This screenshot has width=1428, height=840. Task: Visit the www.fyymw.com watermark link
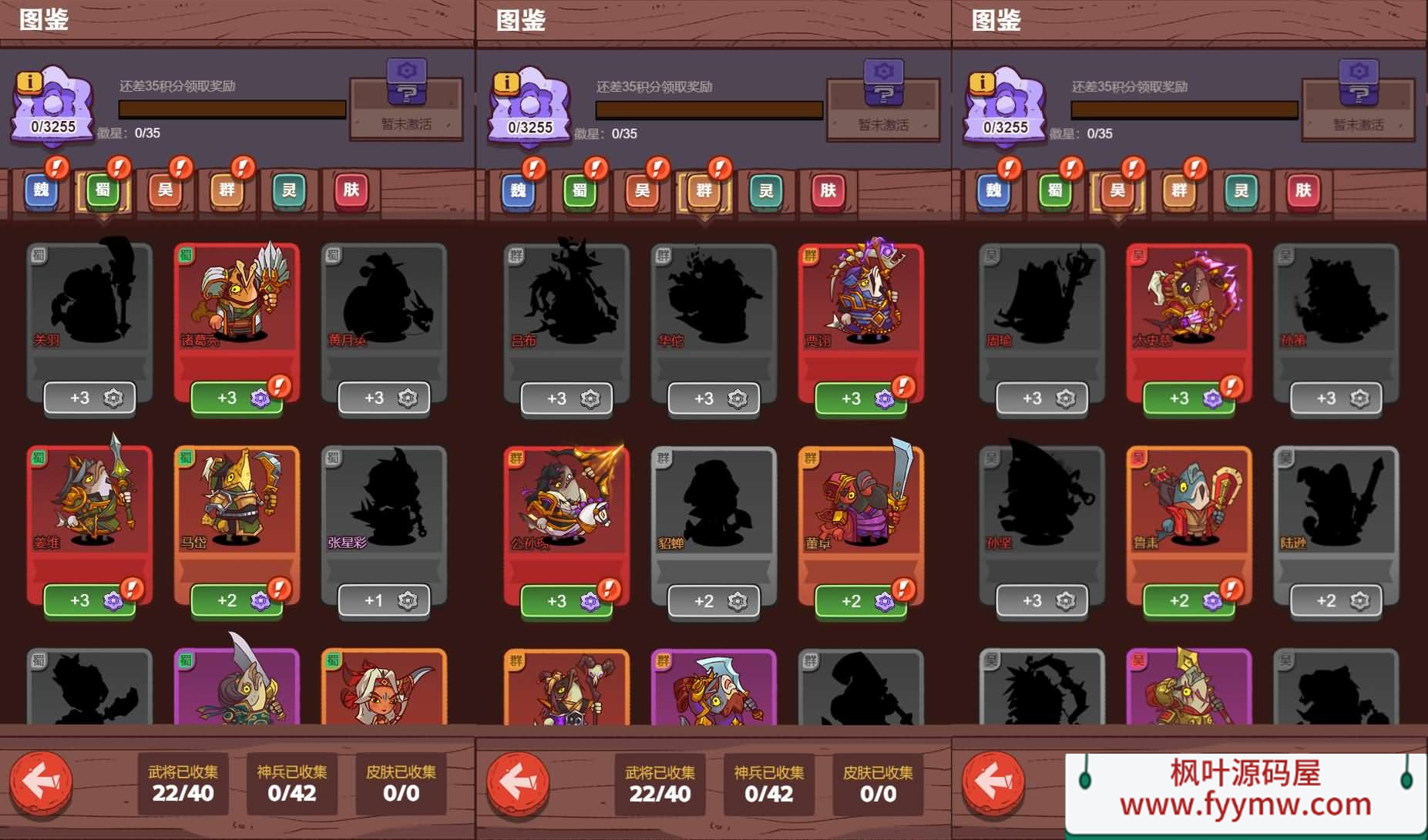point(1245,805)
